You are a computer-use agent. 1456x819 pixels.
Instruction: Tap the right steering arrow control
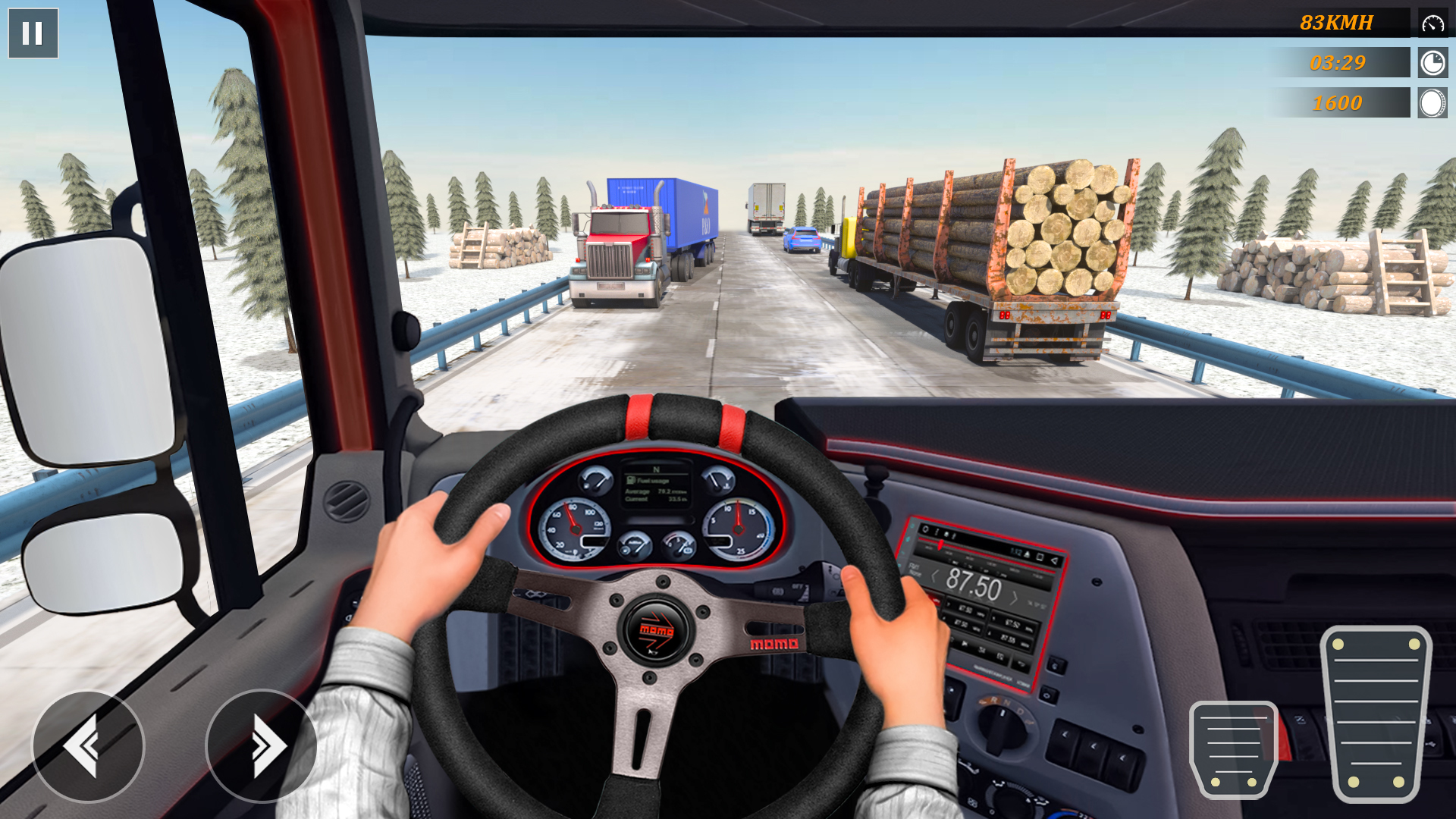(x=261, y=746)
